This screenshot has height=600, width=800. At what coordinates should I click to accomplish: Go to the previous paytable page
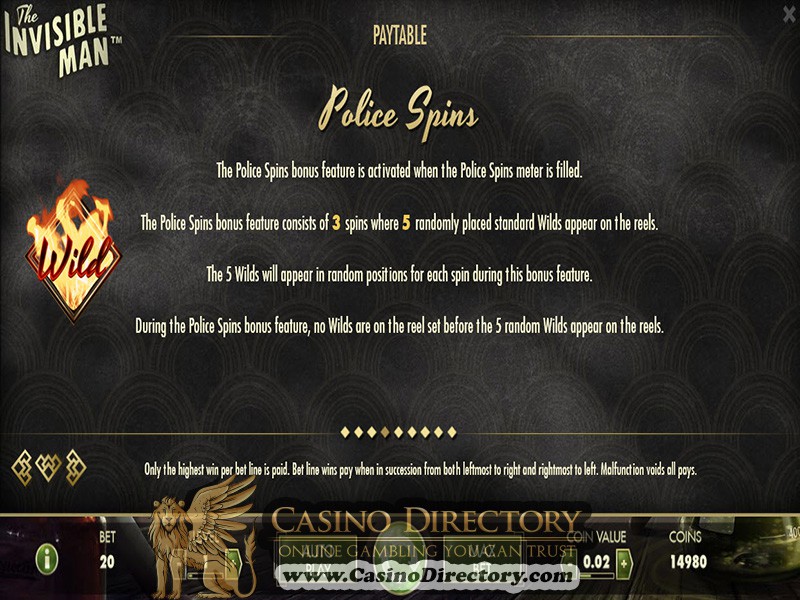22,465
